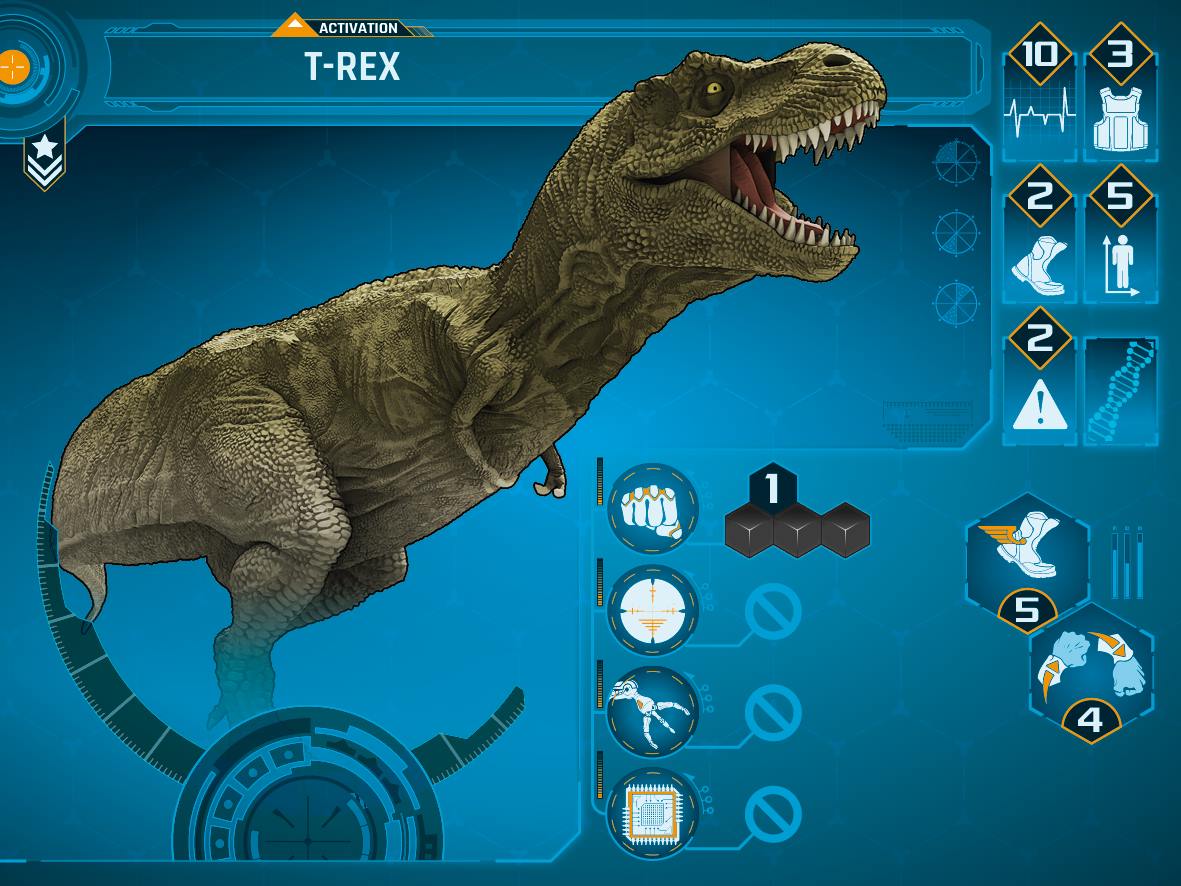Open the computer chip tech icon
The image size is (1181, 886).
(x=652, y=813)
